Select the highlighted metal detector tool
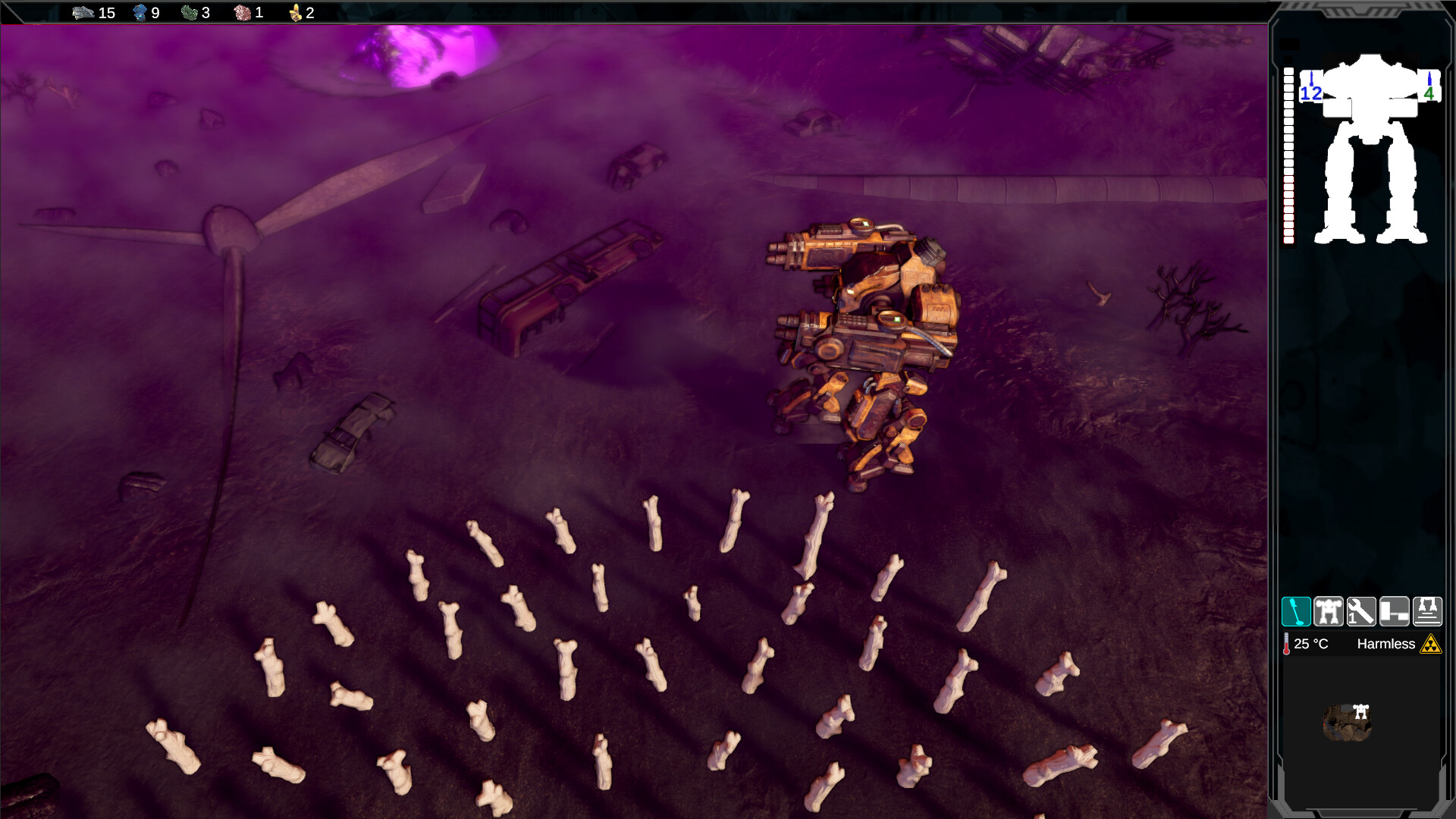 tap(1298, 611)
